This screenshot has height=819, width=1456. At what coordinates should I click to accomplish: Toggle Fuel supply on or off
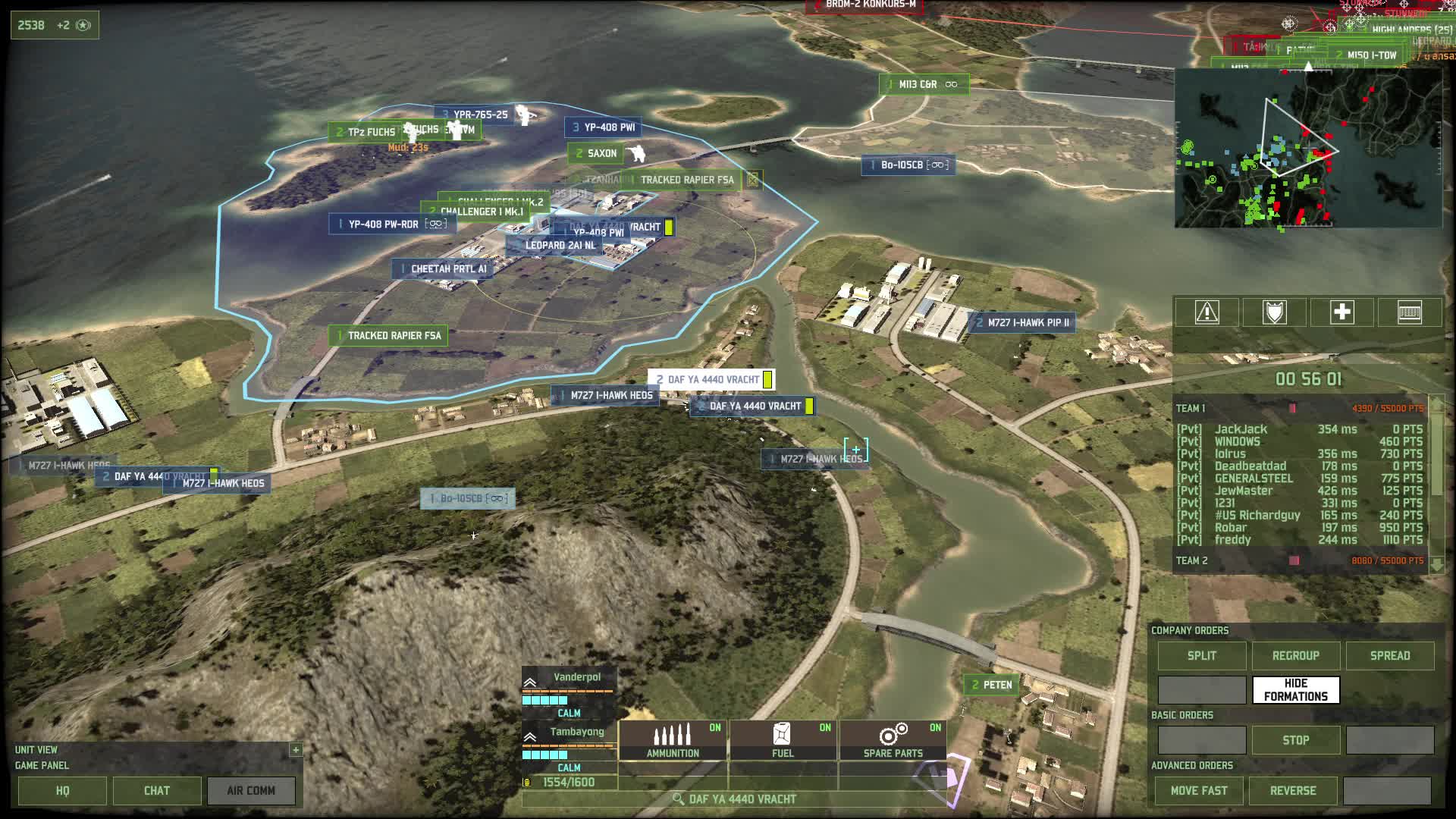(x=783, y=740)
